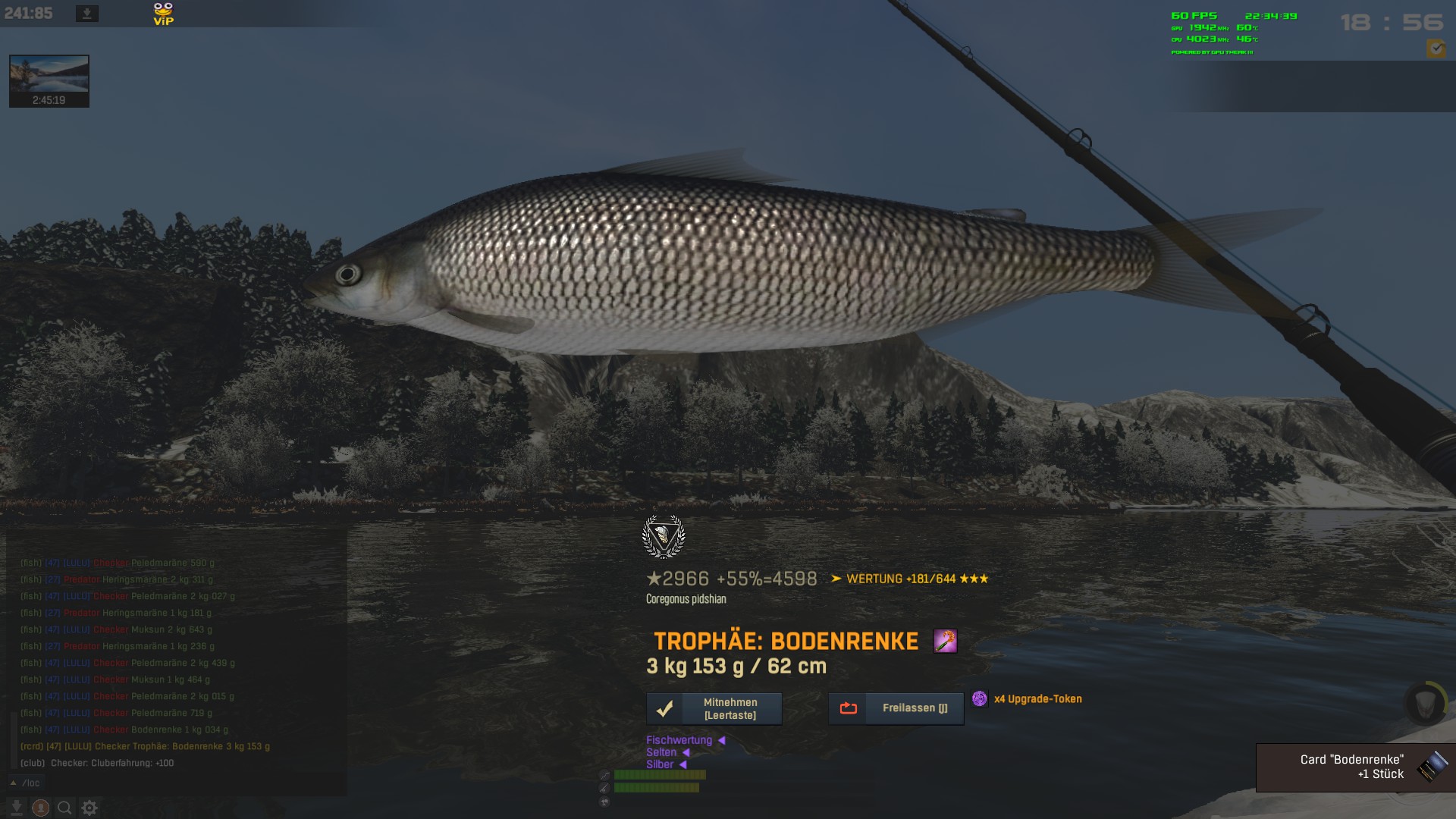1456x819 pixels.
Task: Click the round keepnet icon at the right edge
Action: click(1425, 703)
